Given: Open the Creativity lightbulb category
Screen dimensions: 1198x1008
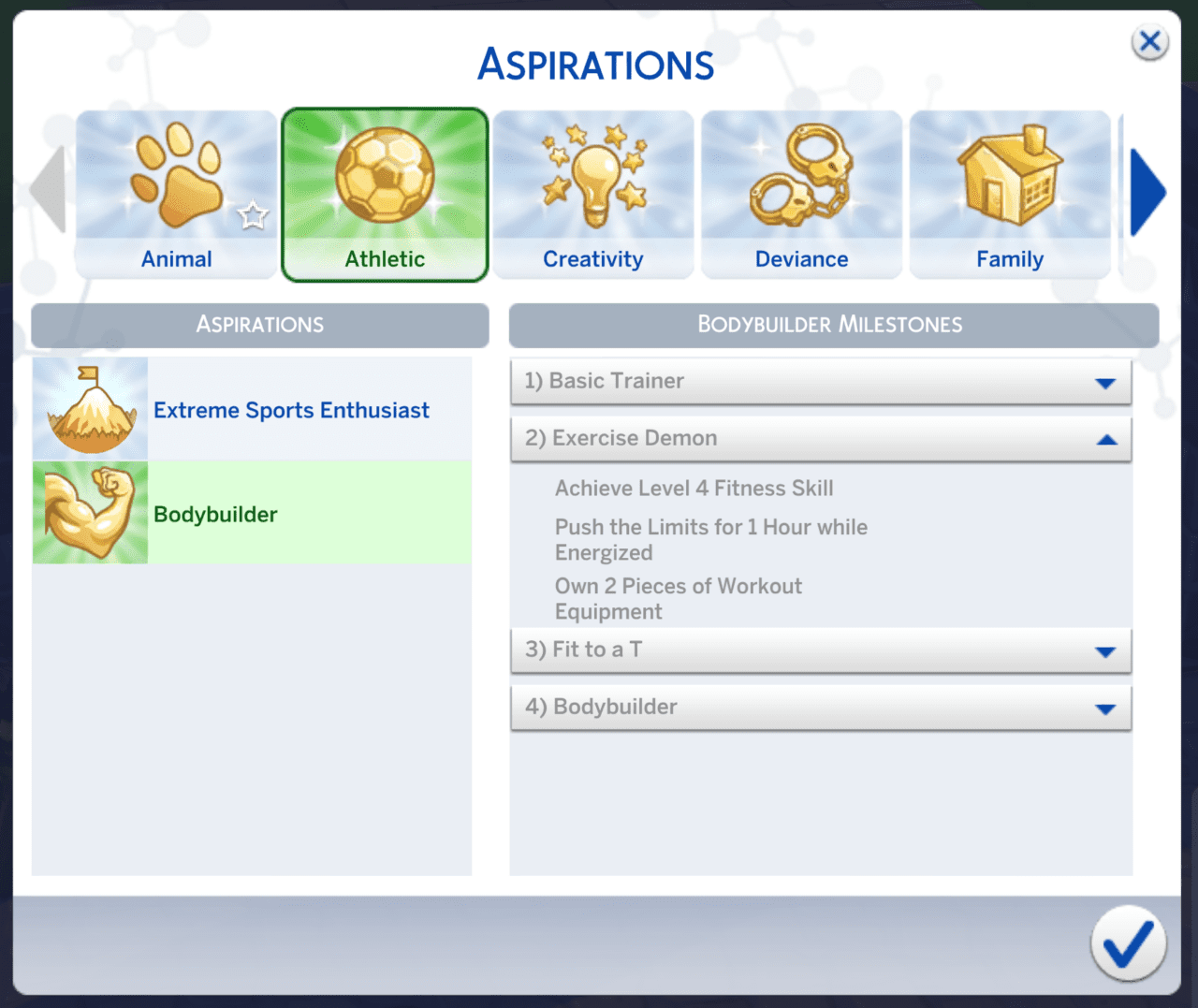Looking at the screenshot, I should click(x=592, y=178).
